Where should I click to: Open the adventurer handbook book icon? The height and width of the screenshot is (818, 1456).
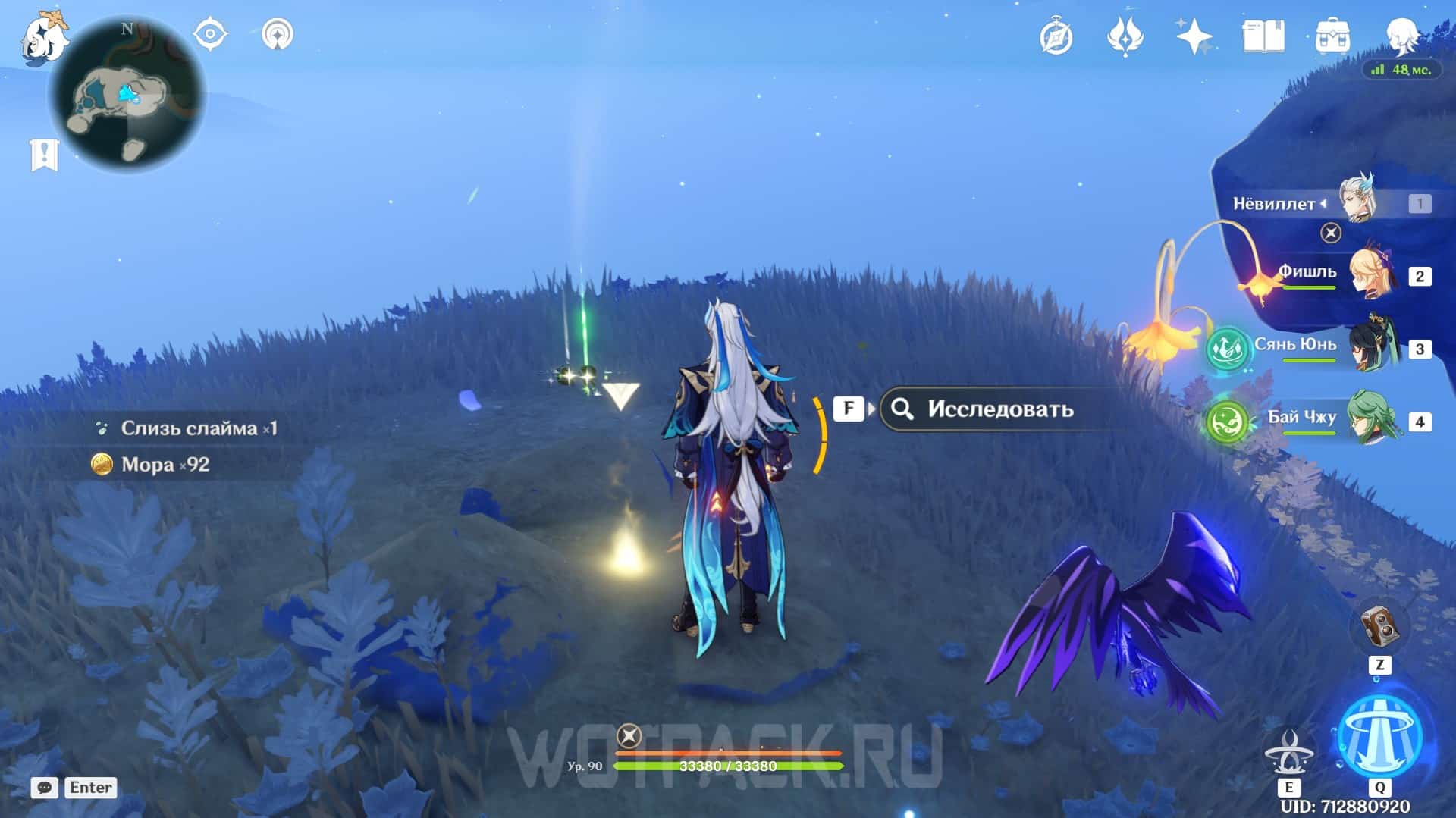point(1263,36)
